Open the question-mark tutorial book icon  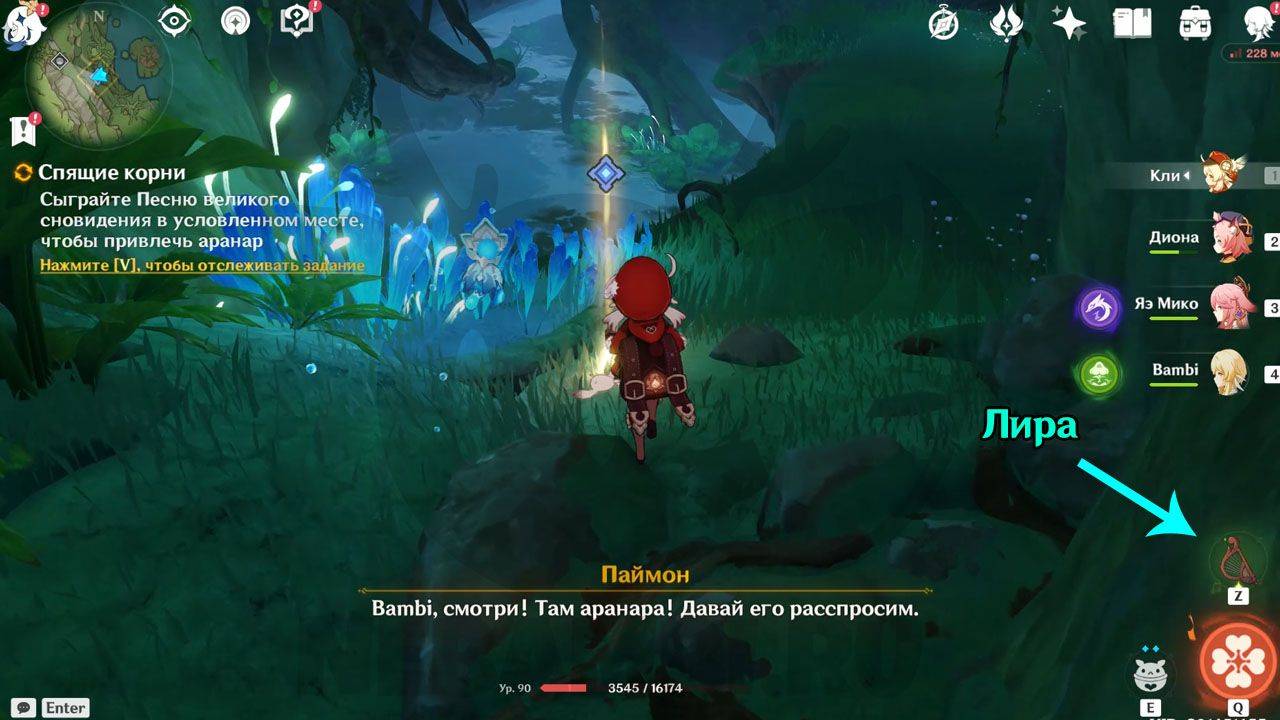297,21
